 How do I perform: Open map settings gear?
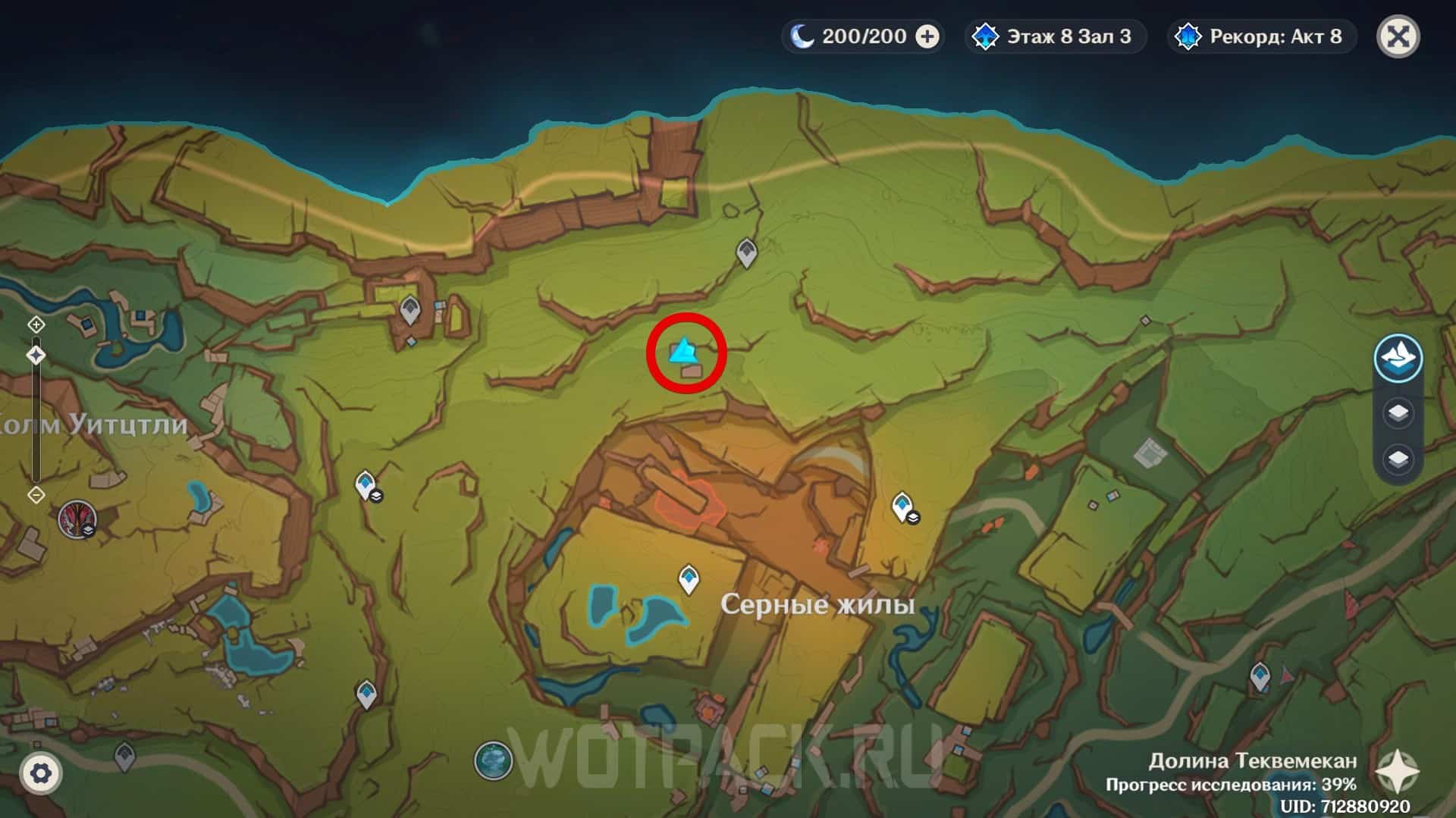[x=40, y=773]
